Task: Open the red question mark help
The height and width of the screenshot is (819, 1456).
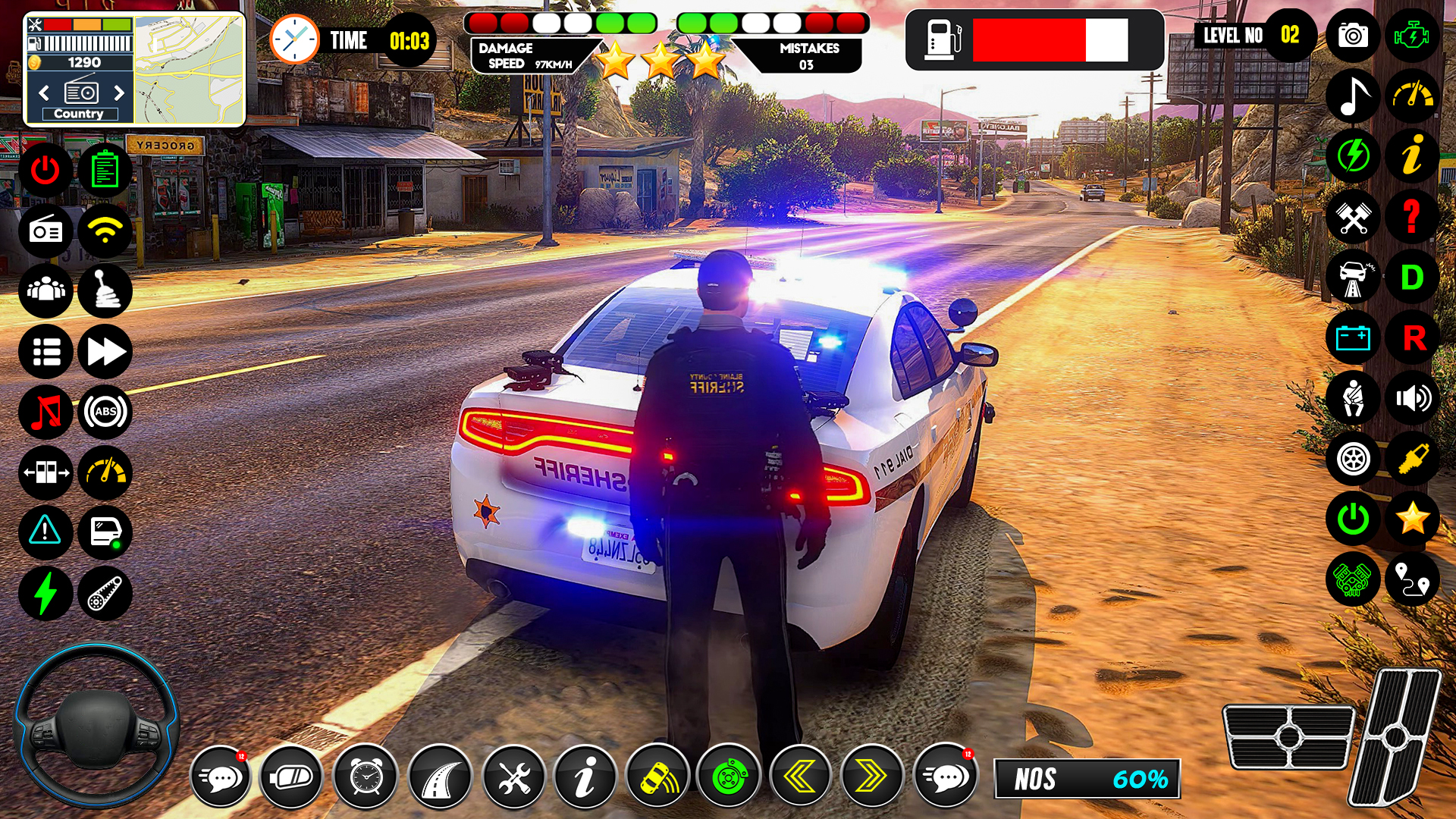Action: click(x=1412, y=217)
